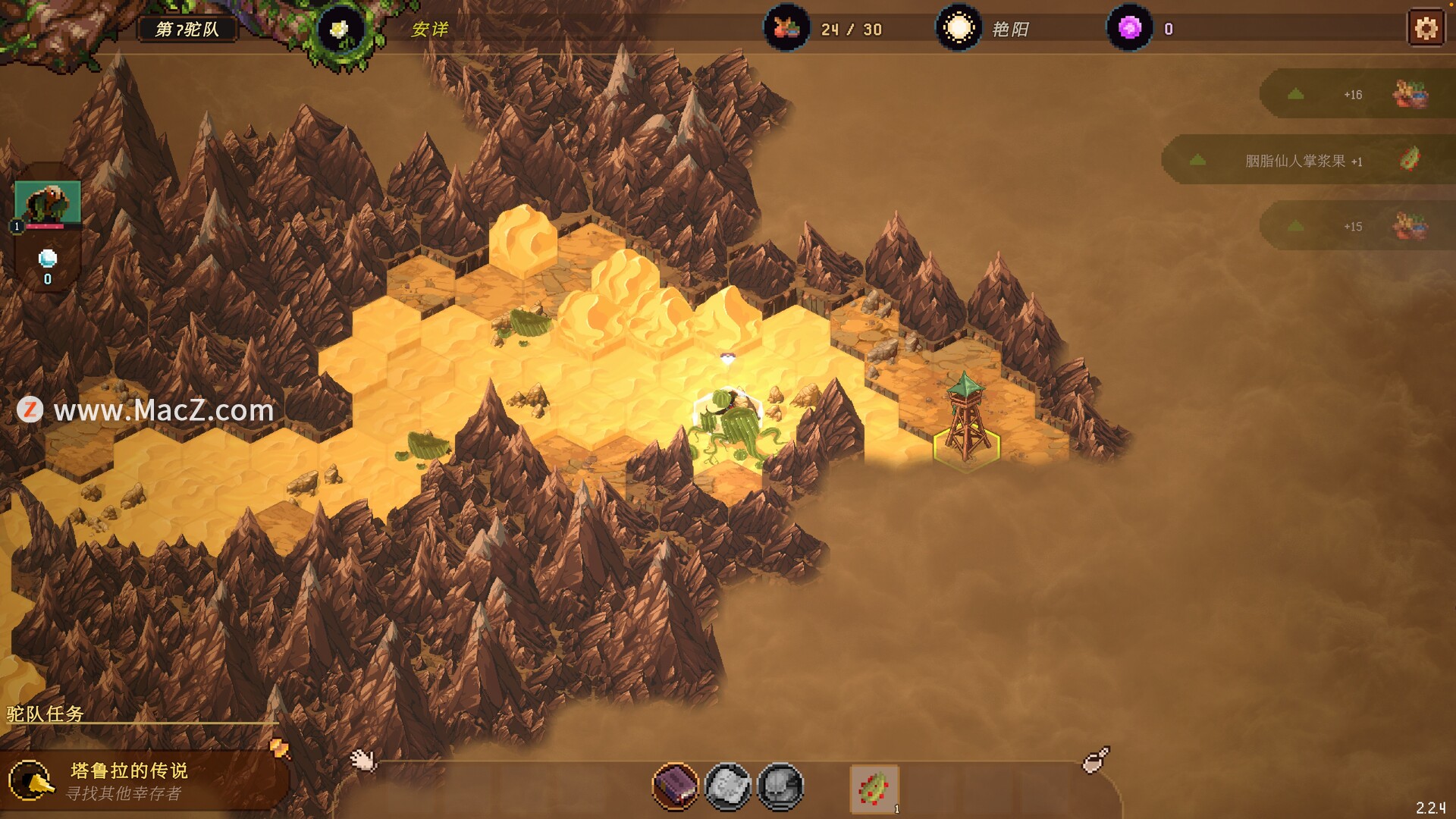This screenshot has width=1456, height=819.
Task: Open the settings gear menu
Action: click(x=1426, y=29)
